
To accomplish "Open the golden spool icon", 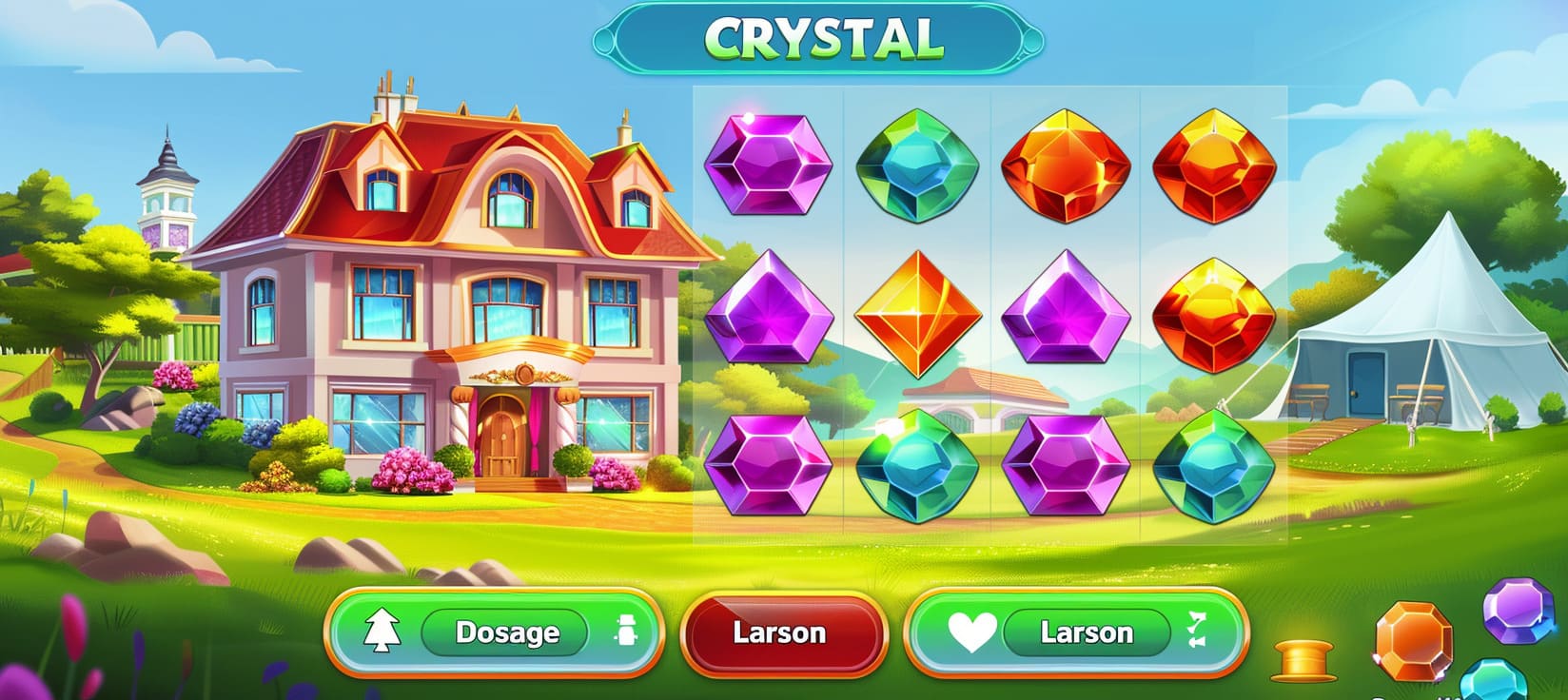I will point(1303,659).
